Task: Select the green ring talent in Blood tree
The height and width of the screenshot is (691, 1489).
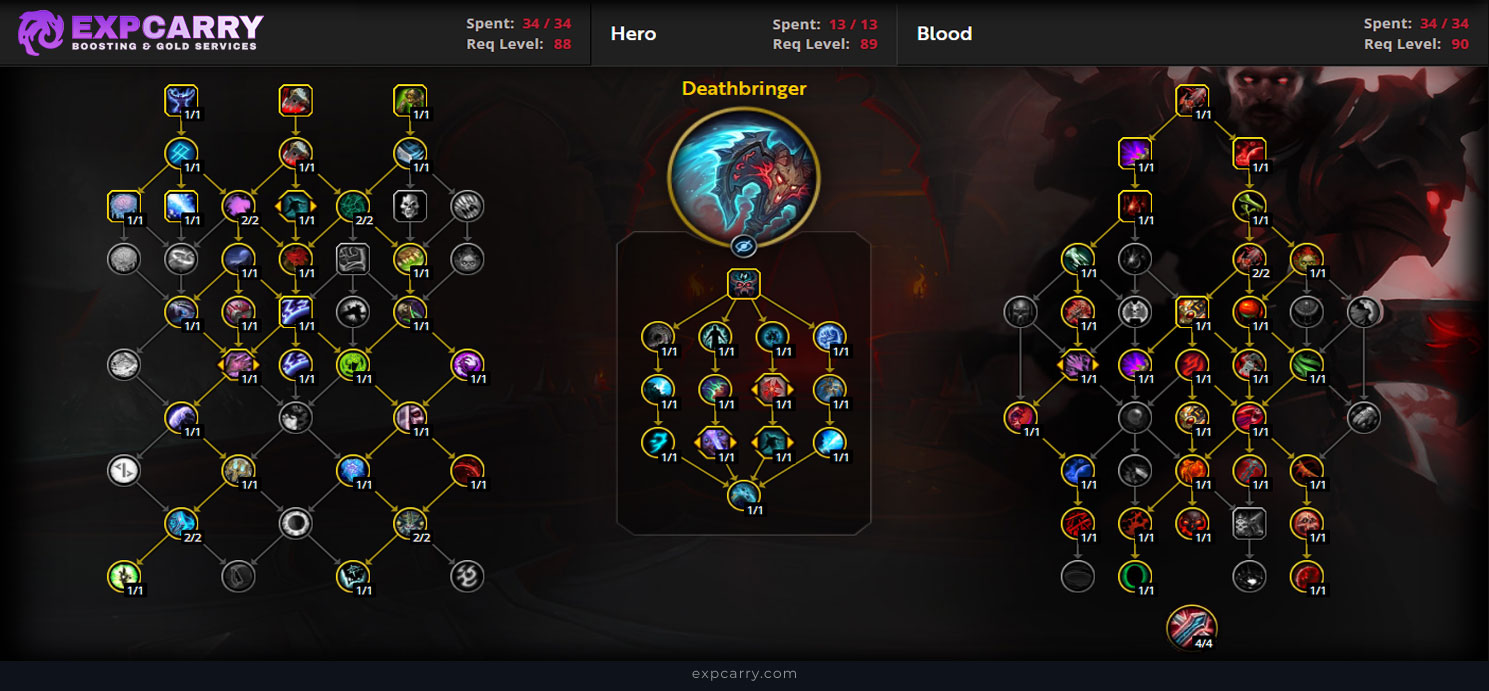Action: [x=1135, y=575]
